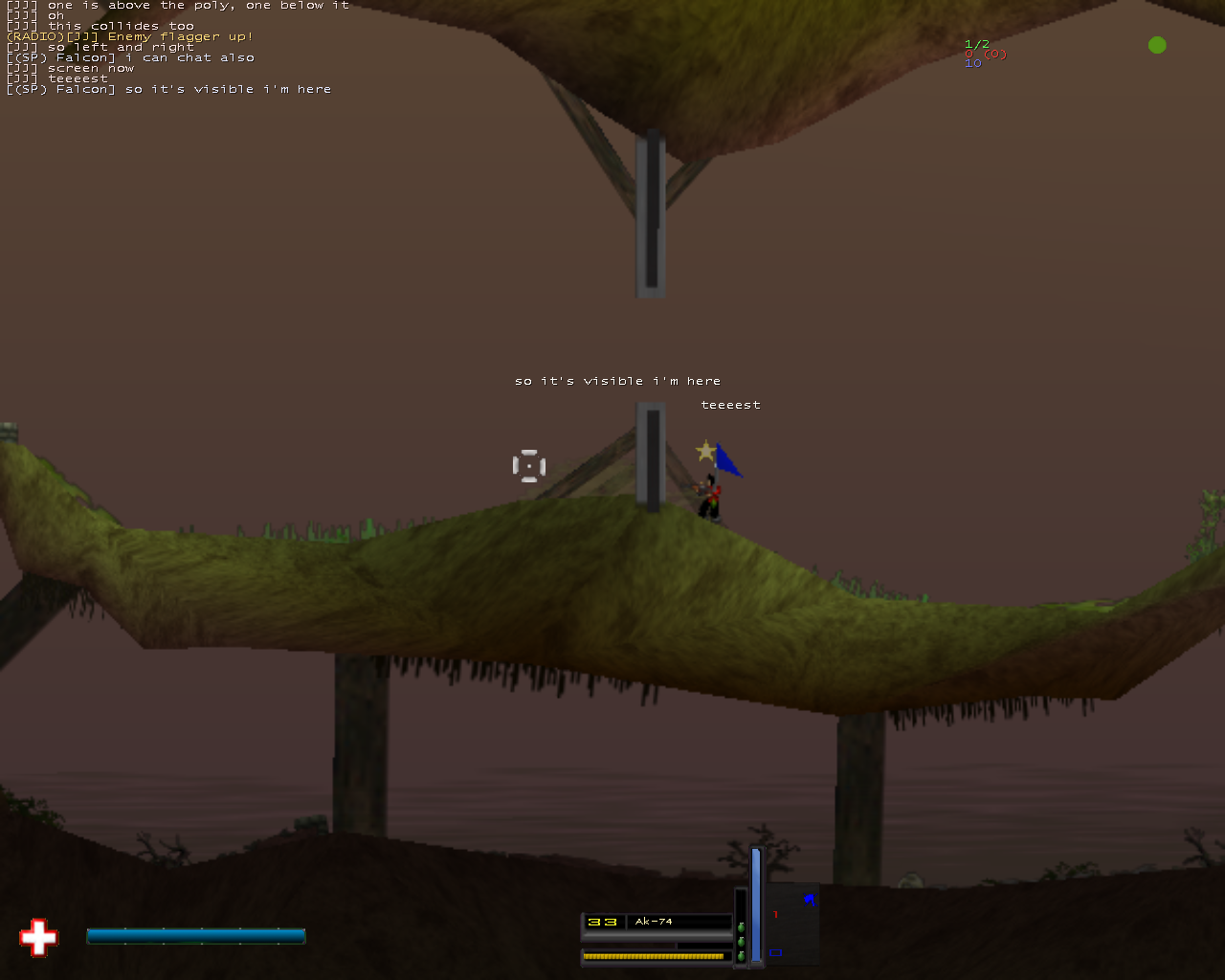Click the top green grenade icon
The width and height of the screenshot is (1225, 980).
(x=741, y=926)
